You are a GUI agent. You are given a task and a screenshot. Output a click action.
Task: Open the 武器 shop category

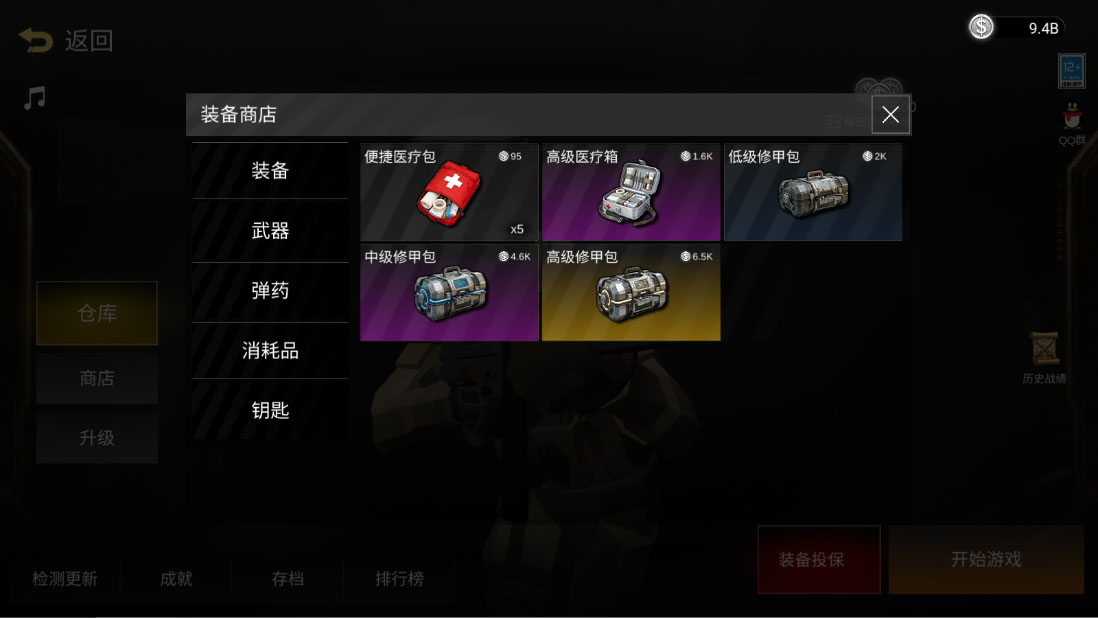point(270,231)
